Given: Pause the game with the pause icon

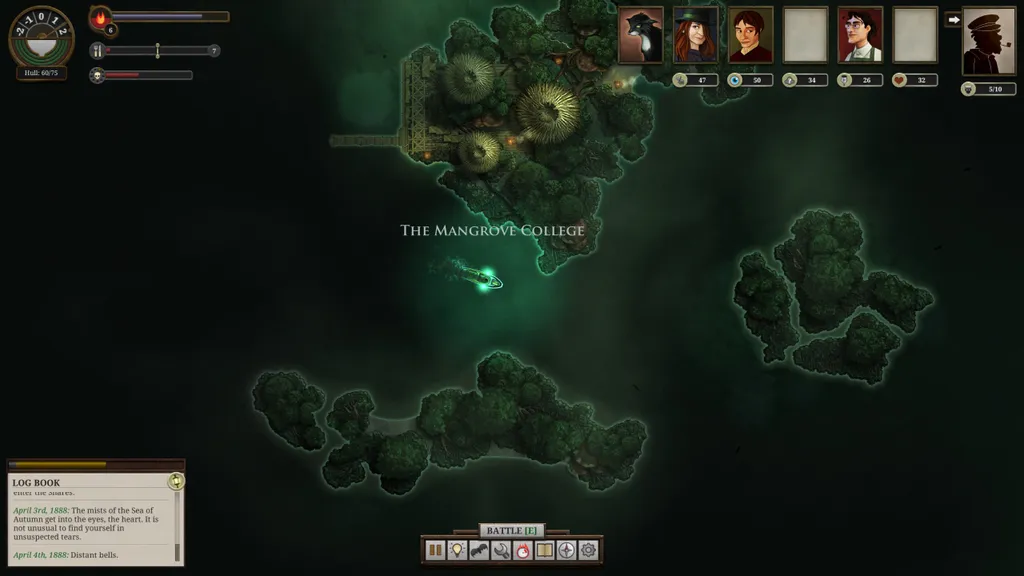Looking at the screenshot, I should (x=435, y=550).
